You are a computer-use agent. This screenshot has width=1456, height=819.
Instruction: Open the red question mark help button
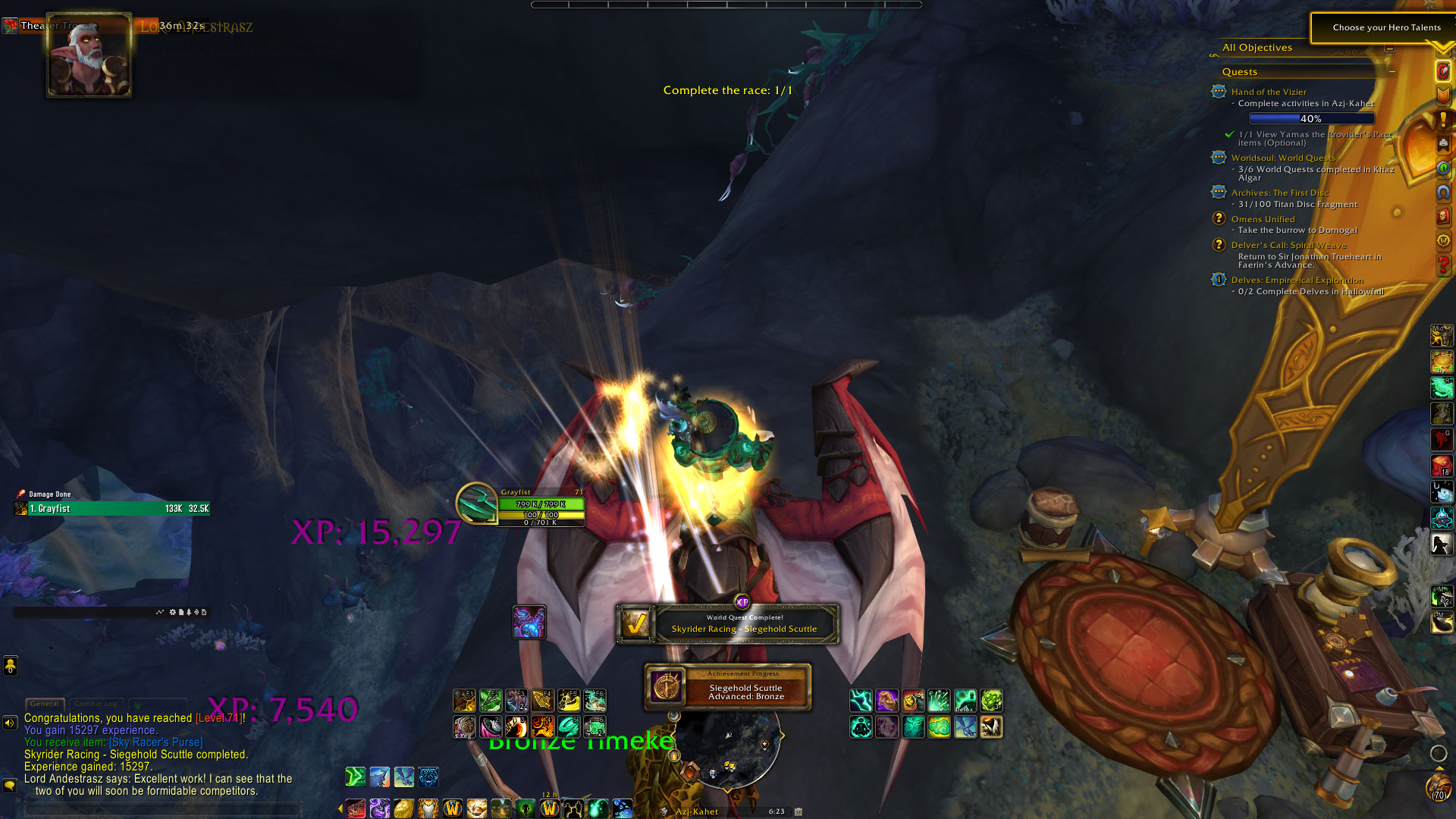click(1443, 265)
